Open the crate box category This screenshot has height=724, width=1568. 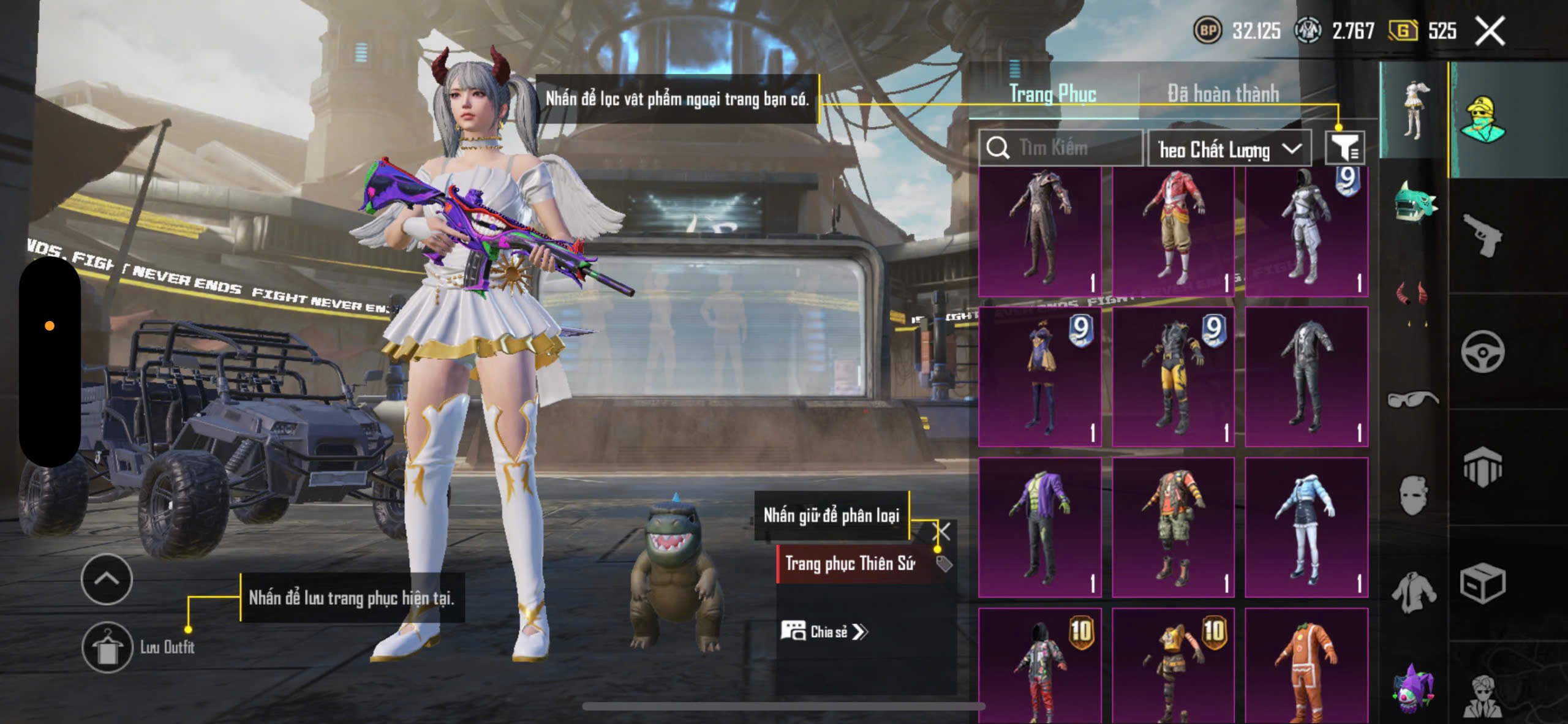tap(1482, 584)
